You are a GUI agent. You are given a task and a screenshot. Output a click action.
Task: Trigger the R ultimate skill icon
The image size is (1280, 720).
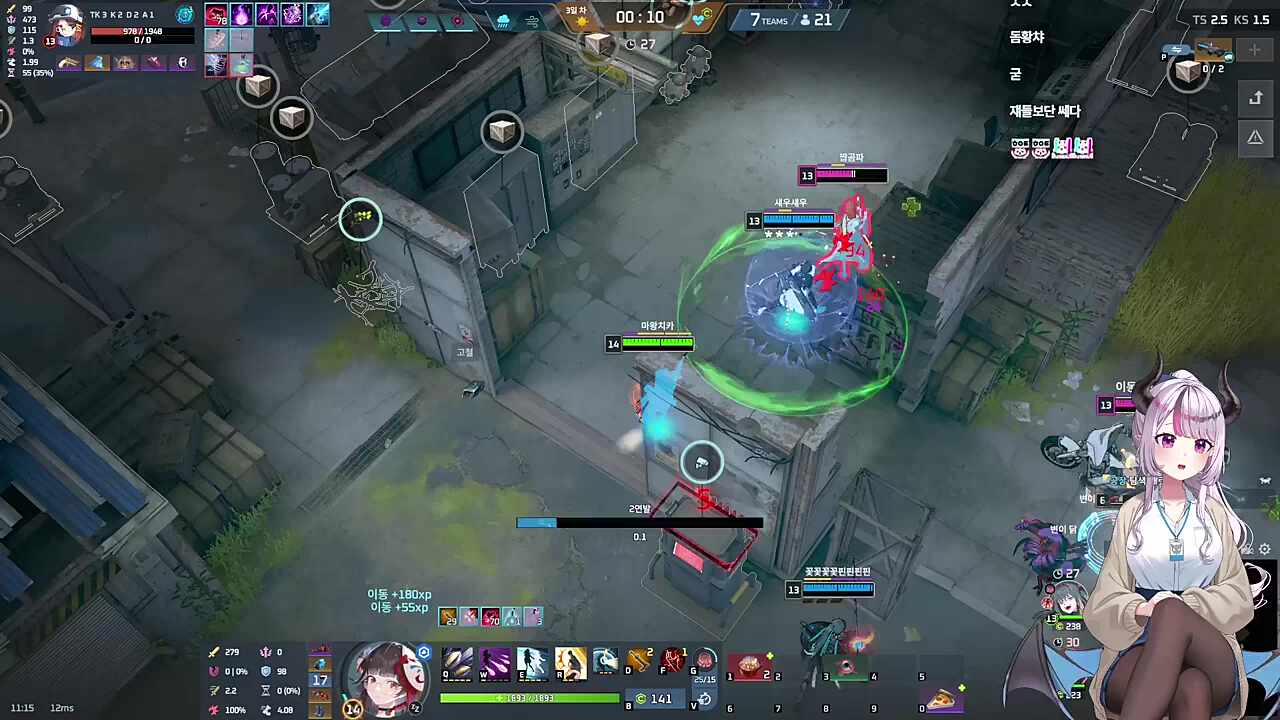[x=571, y=662]
